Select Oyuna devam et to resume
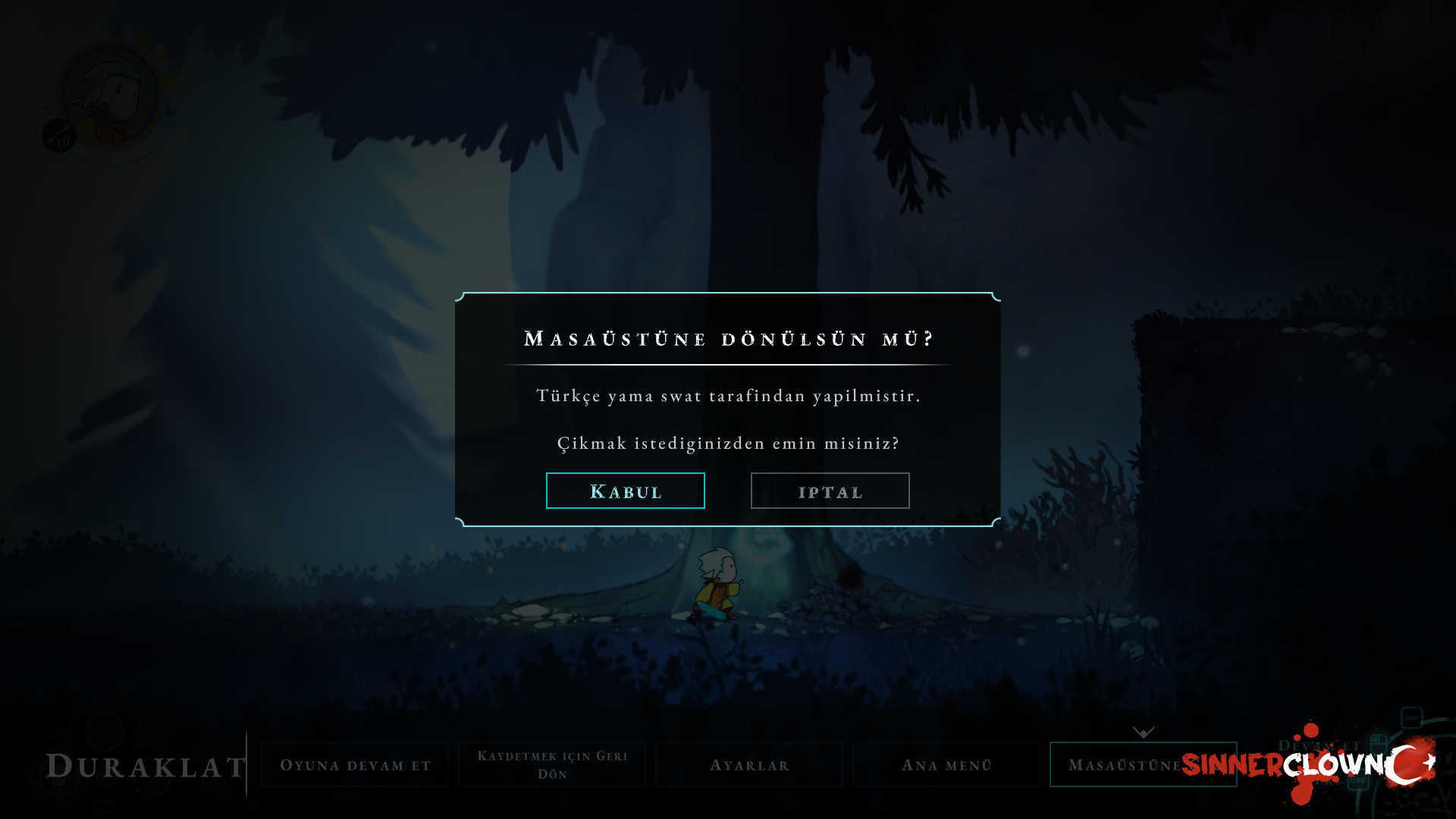This screenshot has width=1456, height=819. pos(355,764)
